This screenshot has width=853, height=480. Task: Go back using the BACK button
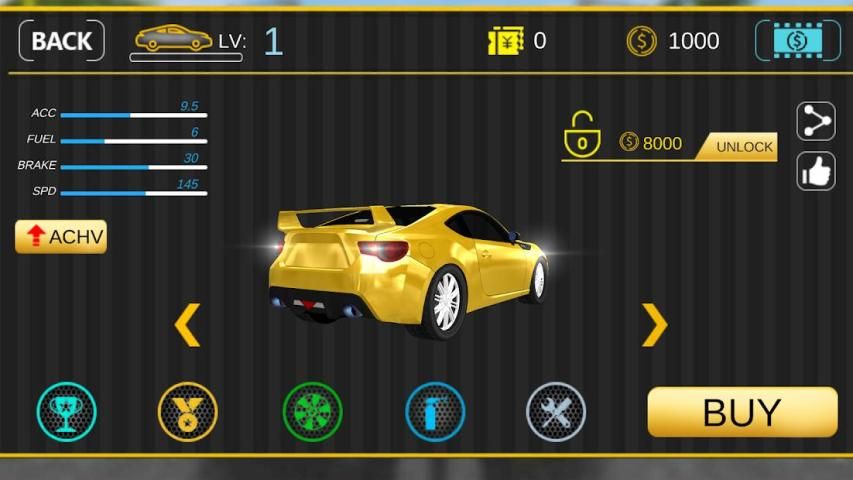coord(61,41)
